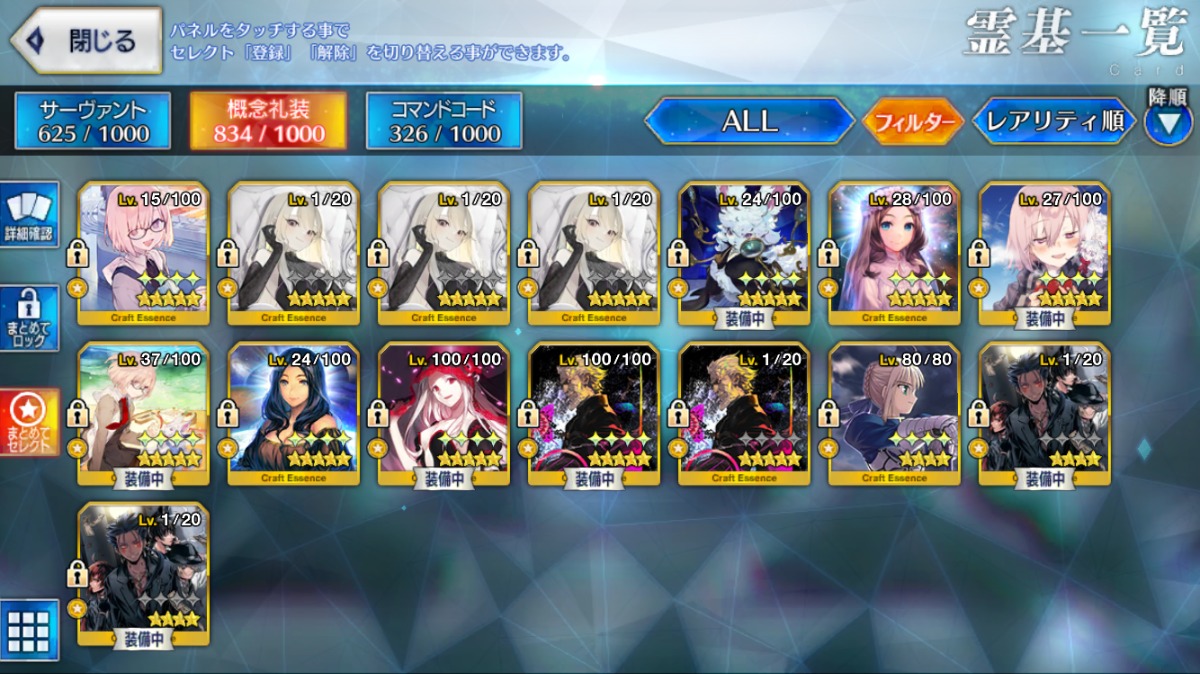Open 詳細確認 detail view
The width and height of the screenshot is (1200, 674).
coord(30,217)
